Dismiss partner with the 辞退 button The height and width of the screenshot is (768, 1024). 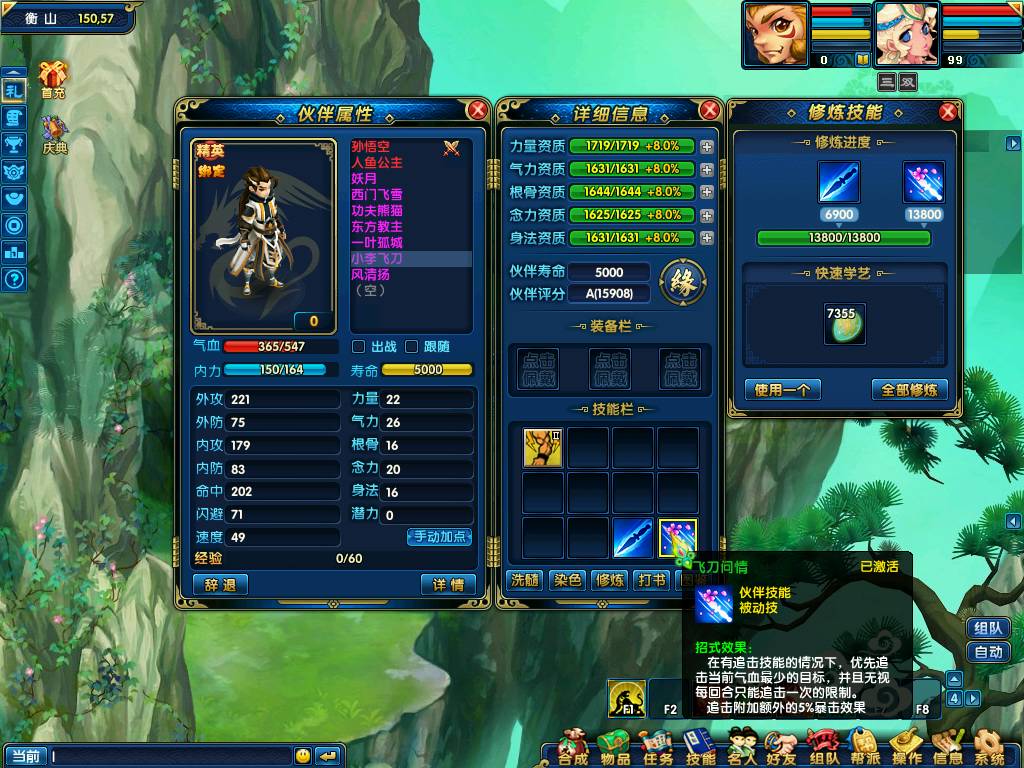[220, 585]
